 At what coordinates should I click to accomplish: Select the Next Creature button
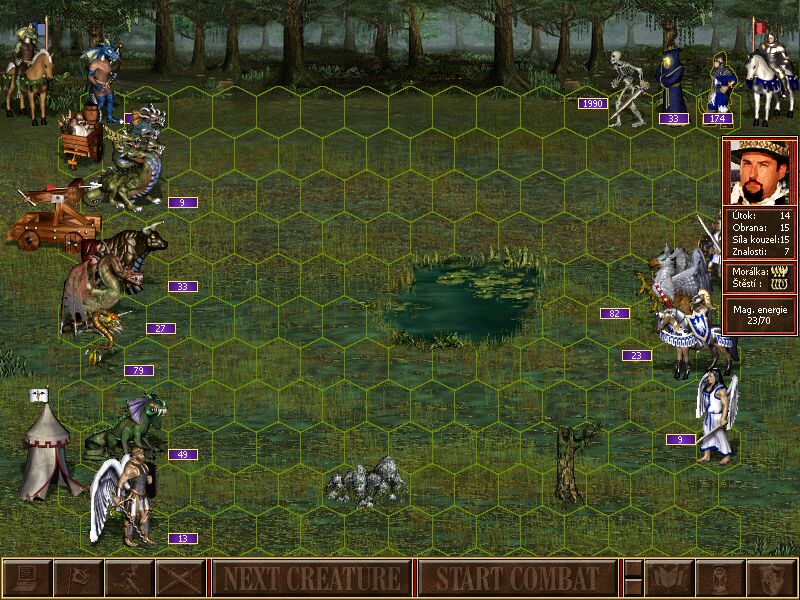click(311, 578)
